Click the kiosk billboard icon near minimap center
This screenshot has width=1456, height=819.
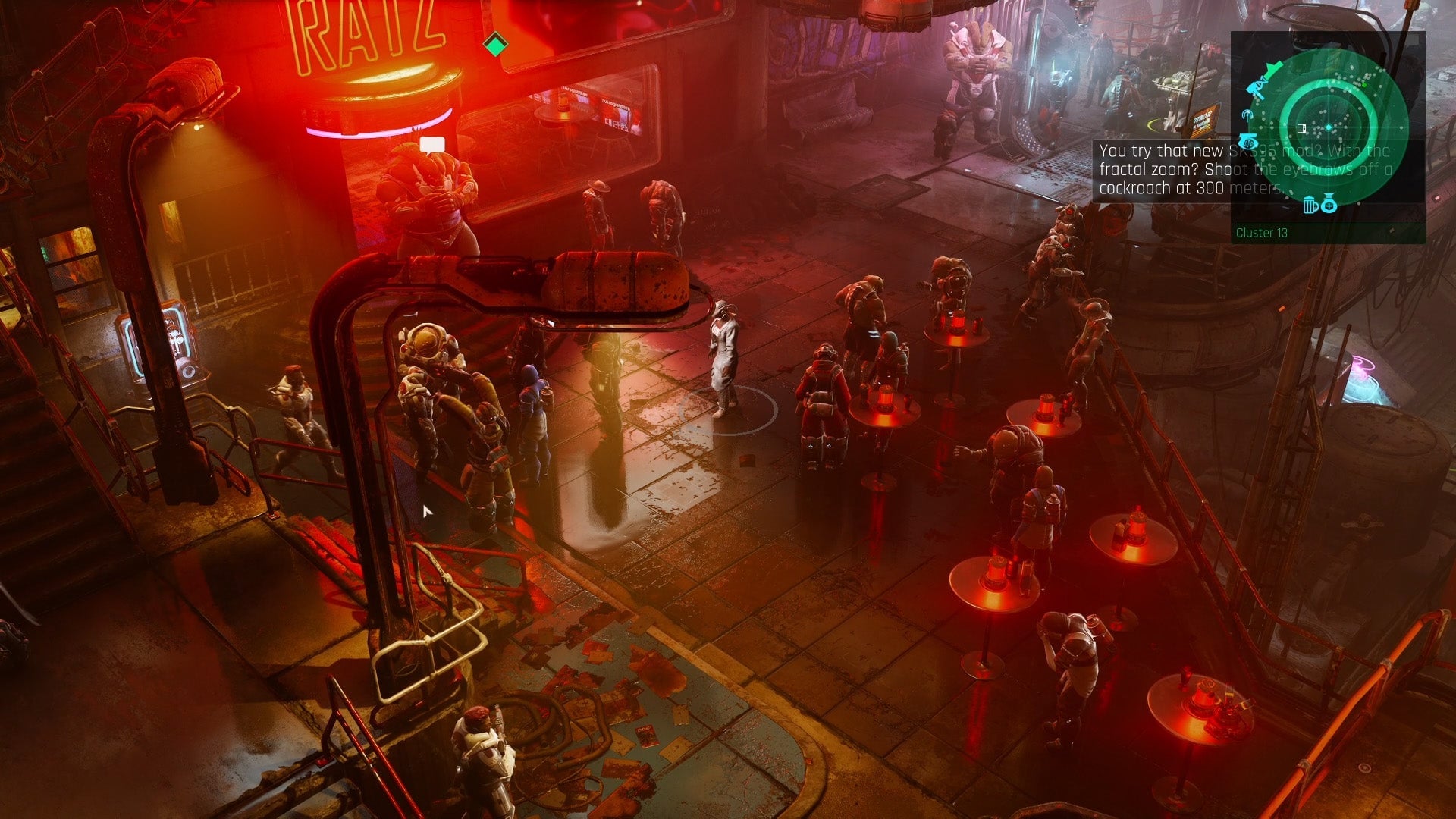pos(1302,127)
